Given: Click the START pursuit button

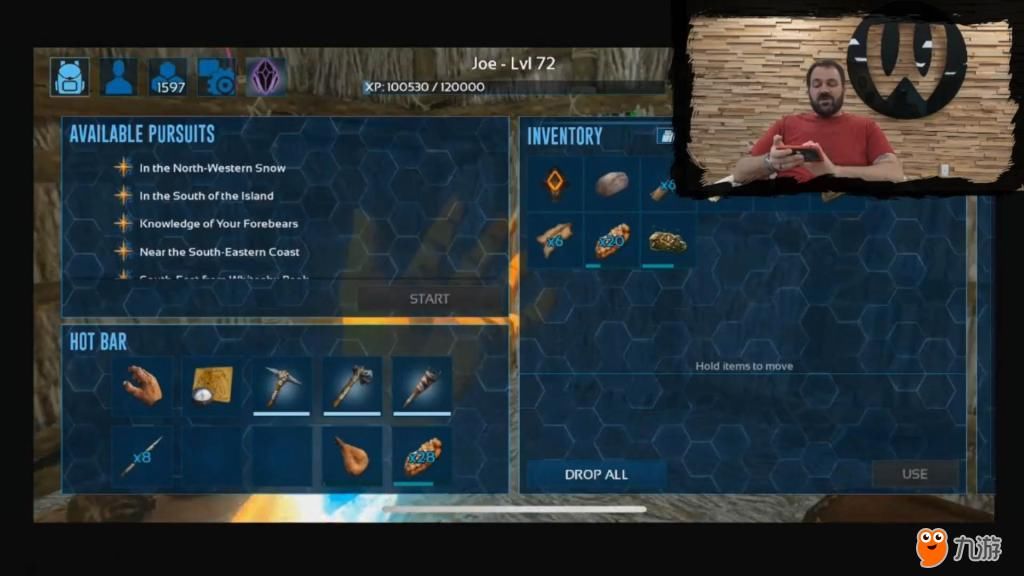Looking at the screenshot, I should pyautogui.click(x=429, y=299).
